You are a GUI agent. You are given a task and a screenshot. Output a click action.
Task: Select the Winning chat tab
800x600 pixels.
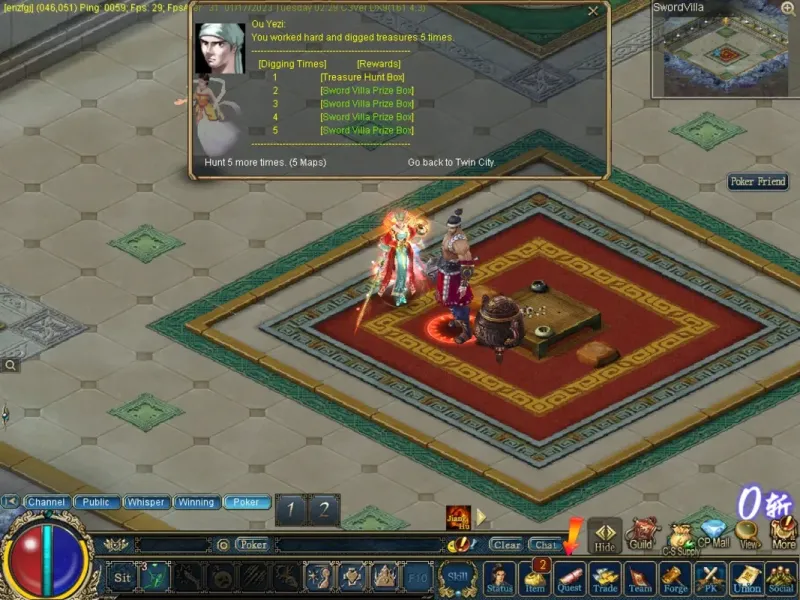(196, 502)
